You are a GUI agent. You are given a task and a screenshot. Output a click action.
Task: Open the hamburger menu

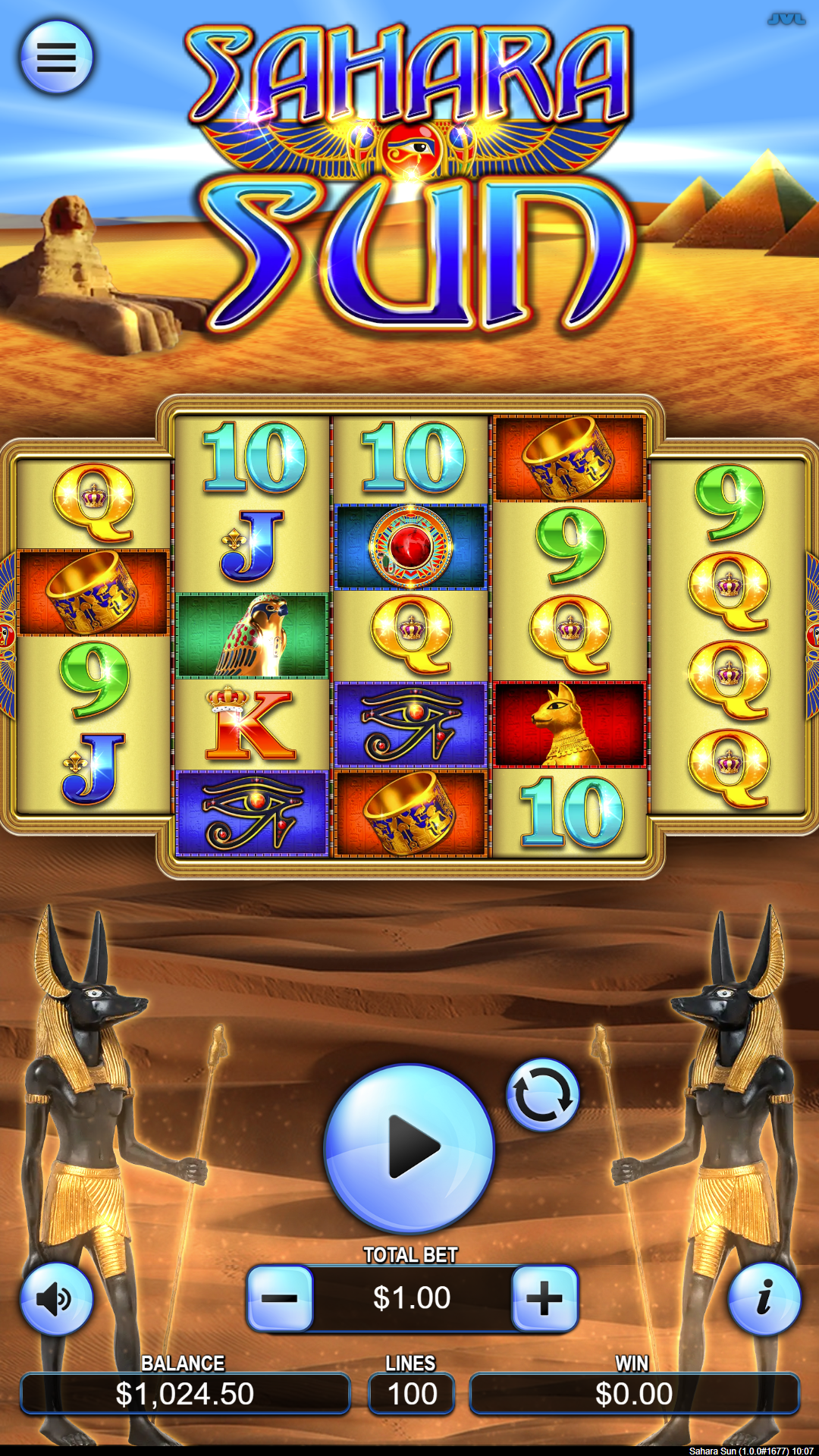[x=56, y=57]
